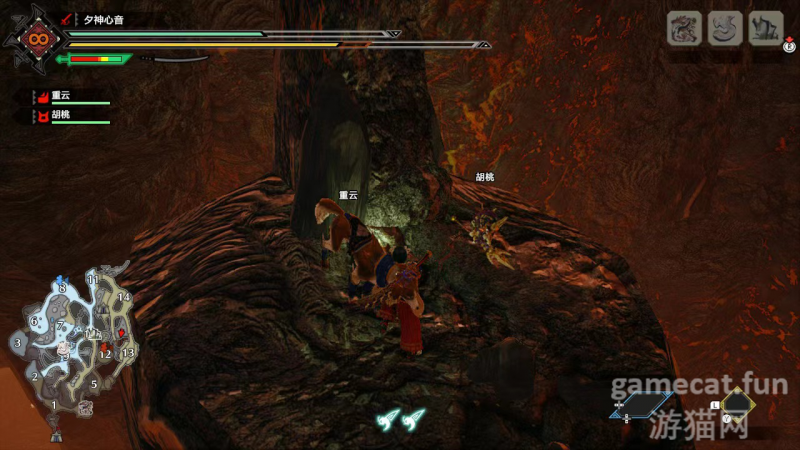Screen dimensions: 800x450
Task: Click the weapon emblem with infinity symbol
Action: pyautogui.click(x=37, y=40)
